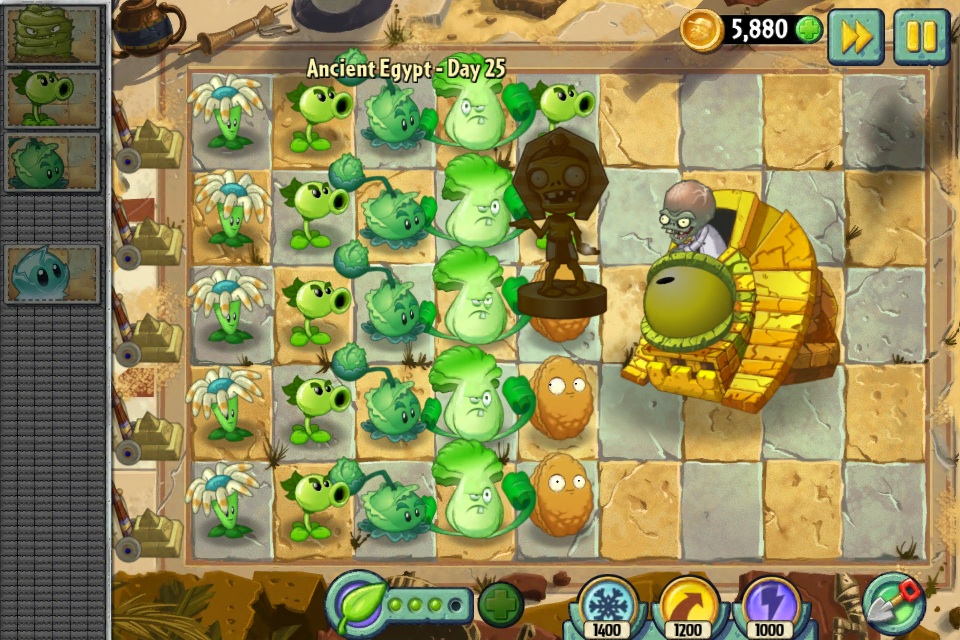Toggle the fast-forward speed button
The height and width of the screenshot is (640, 960).
(855, 36)
